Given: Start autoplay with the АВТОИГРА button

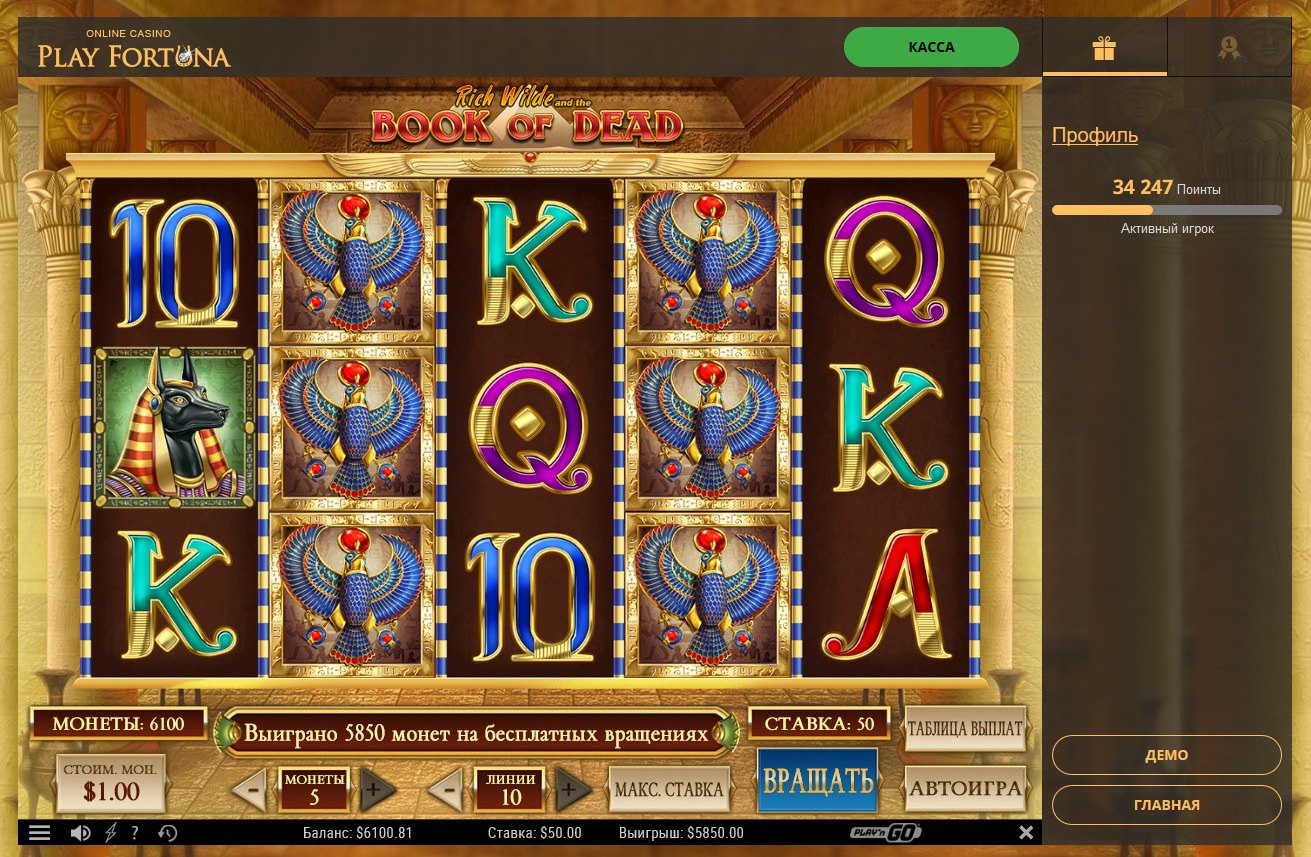Looking at the screenshot, I should [x=965, y=789].
